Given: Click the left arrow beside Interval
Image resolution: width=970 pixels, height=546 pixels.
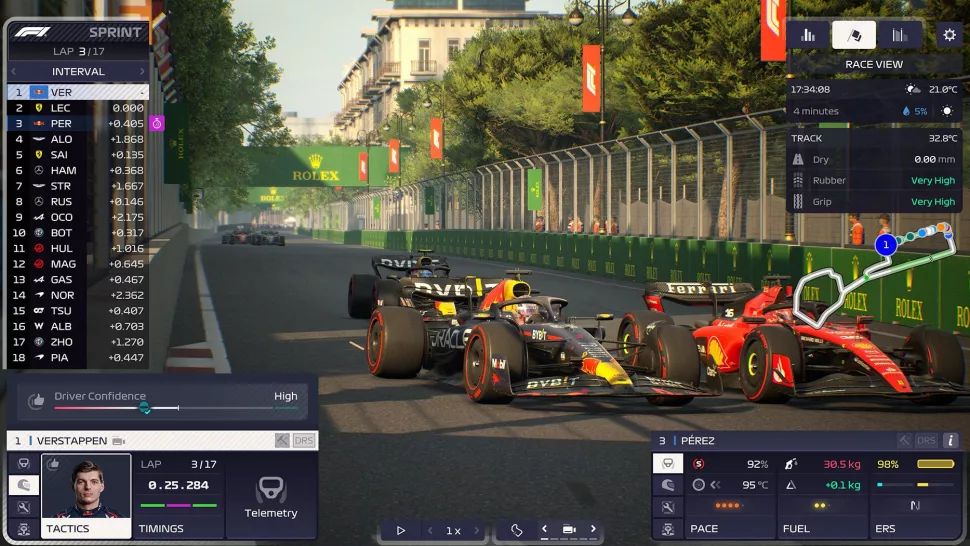Looking at the screenshot, I should 17,72.
